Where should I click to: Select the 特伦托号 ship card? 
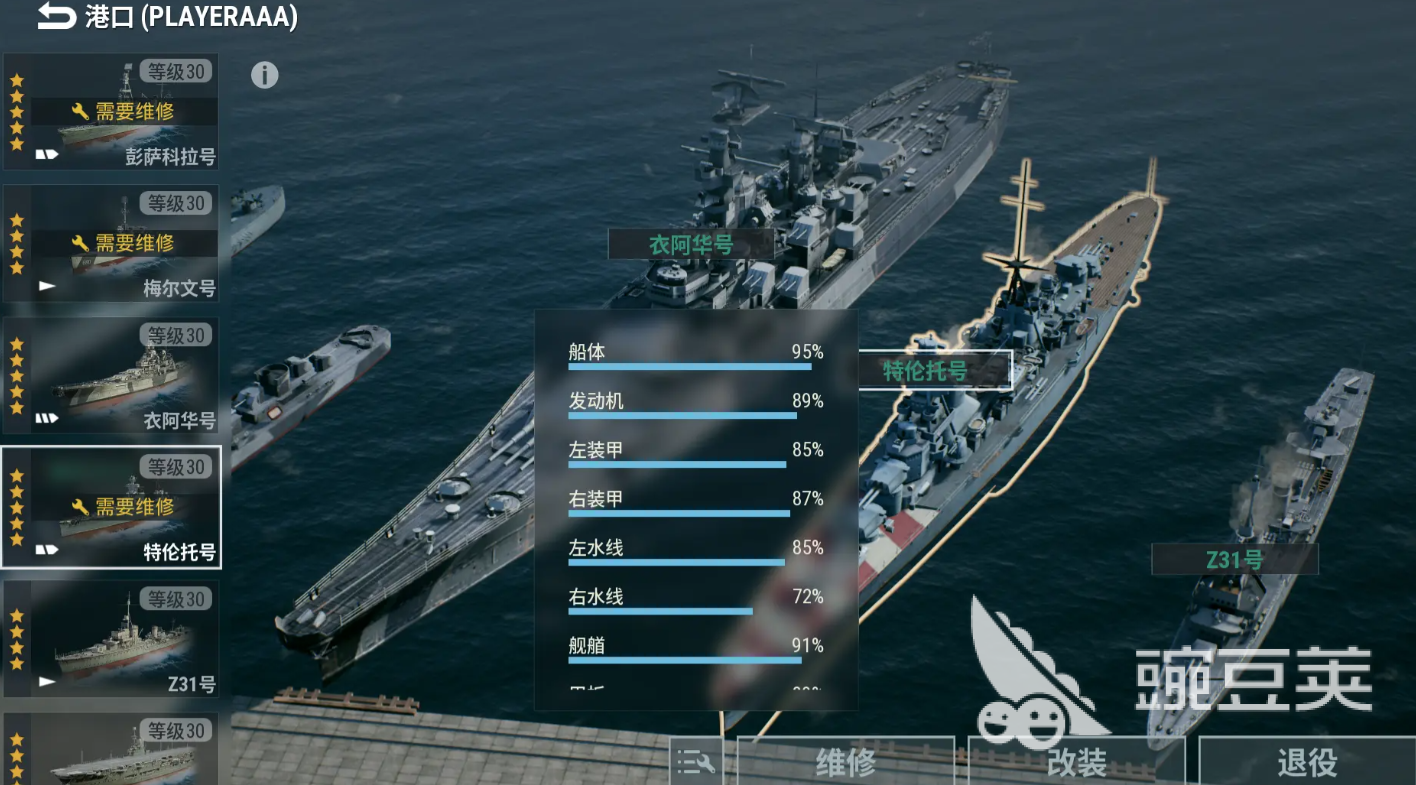pyautogui.click(x=111, y=508)
